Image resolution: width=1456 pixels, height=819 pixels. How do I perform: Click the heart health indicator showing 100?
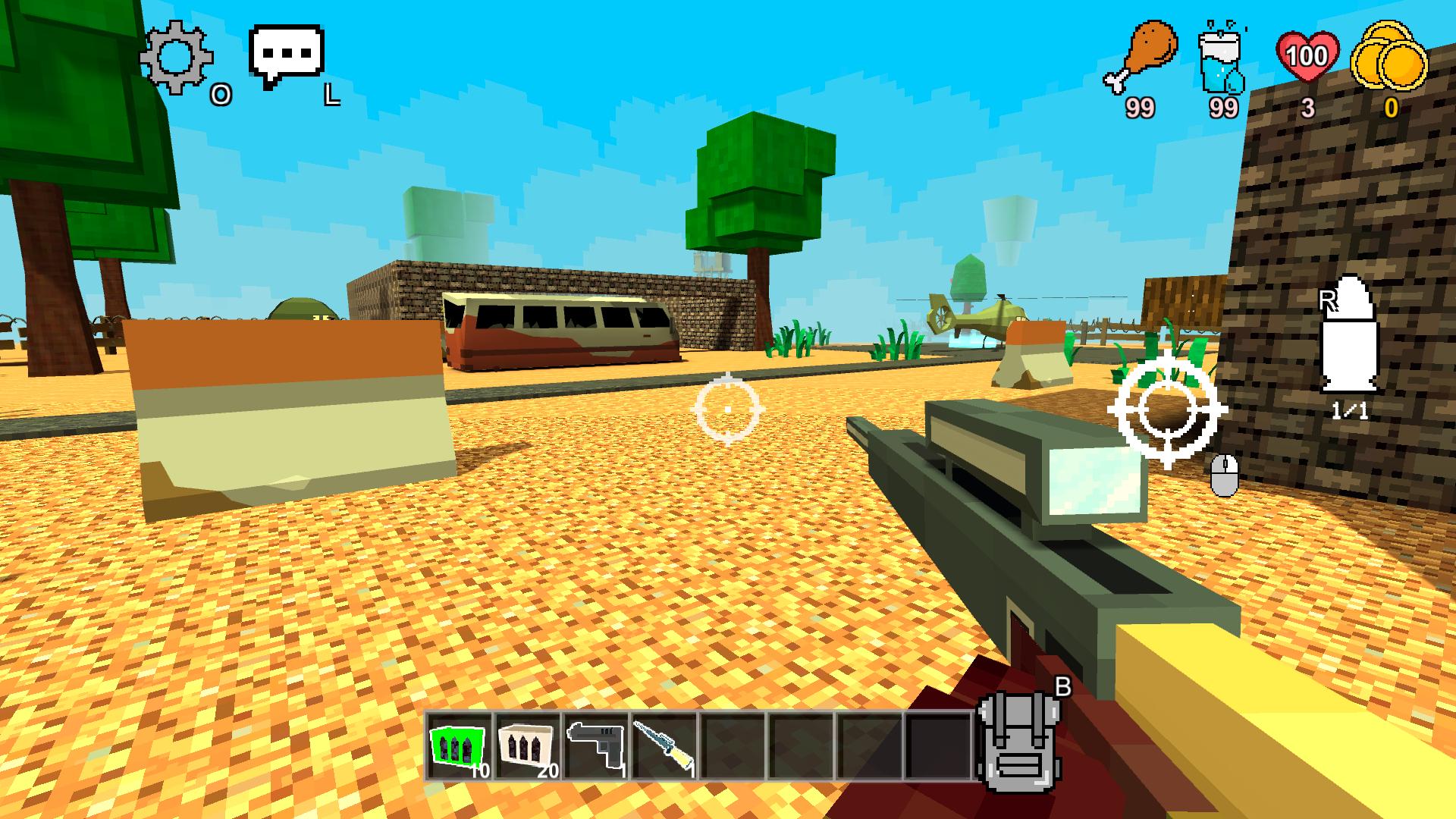click(1307, 55)
